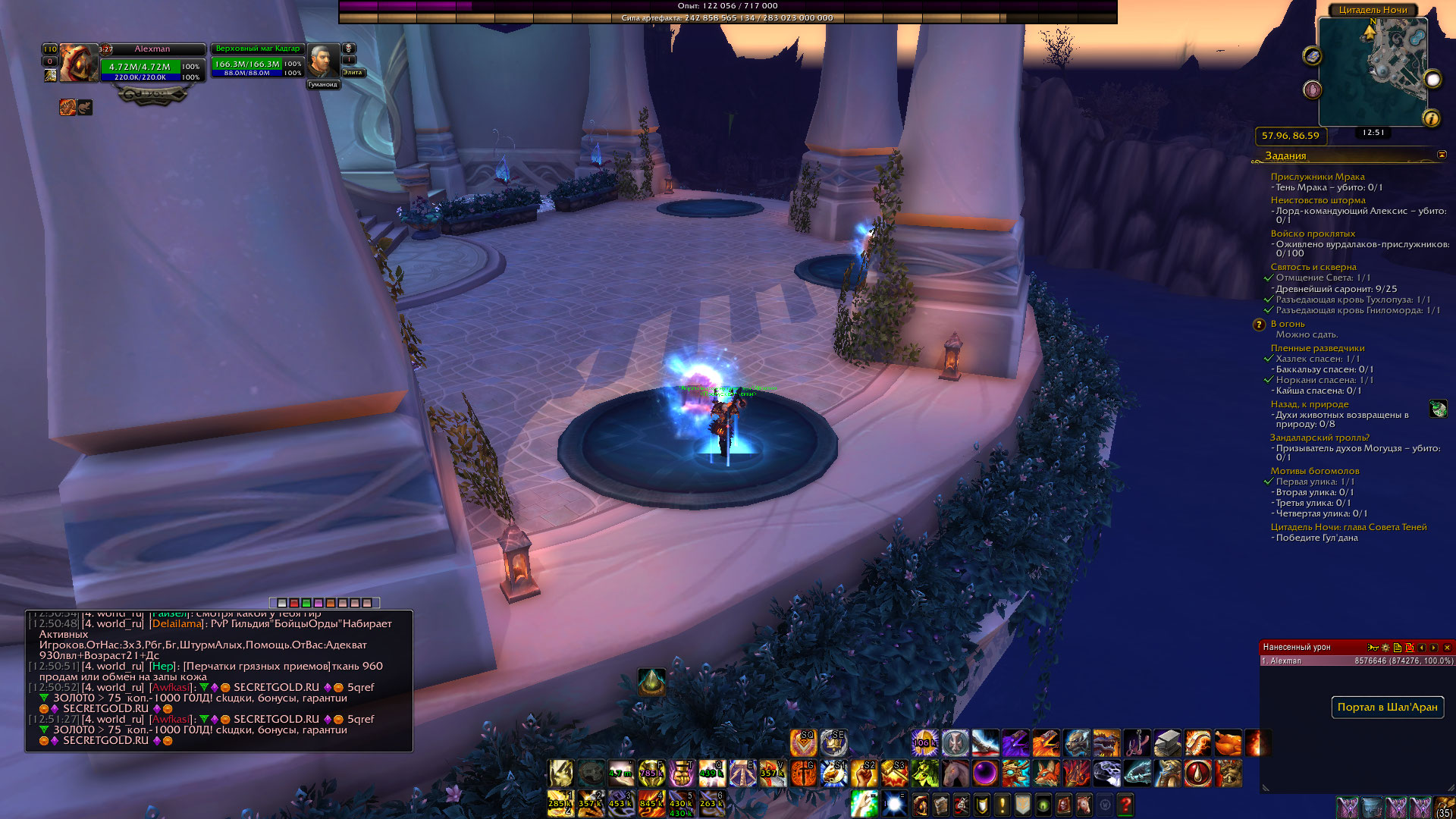Image resolution: width=1456 pixels, height=819 pixels.
Task: Collapse the Задания quest tracker
Action: pos(1442,155)
